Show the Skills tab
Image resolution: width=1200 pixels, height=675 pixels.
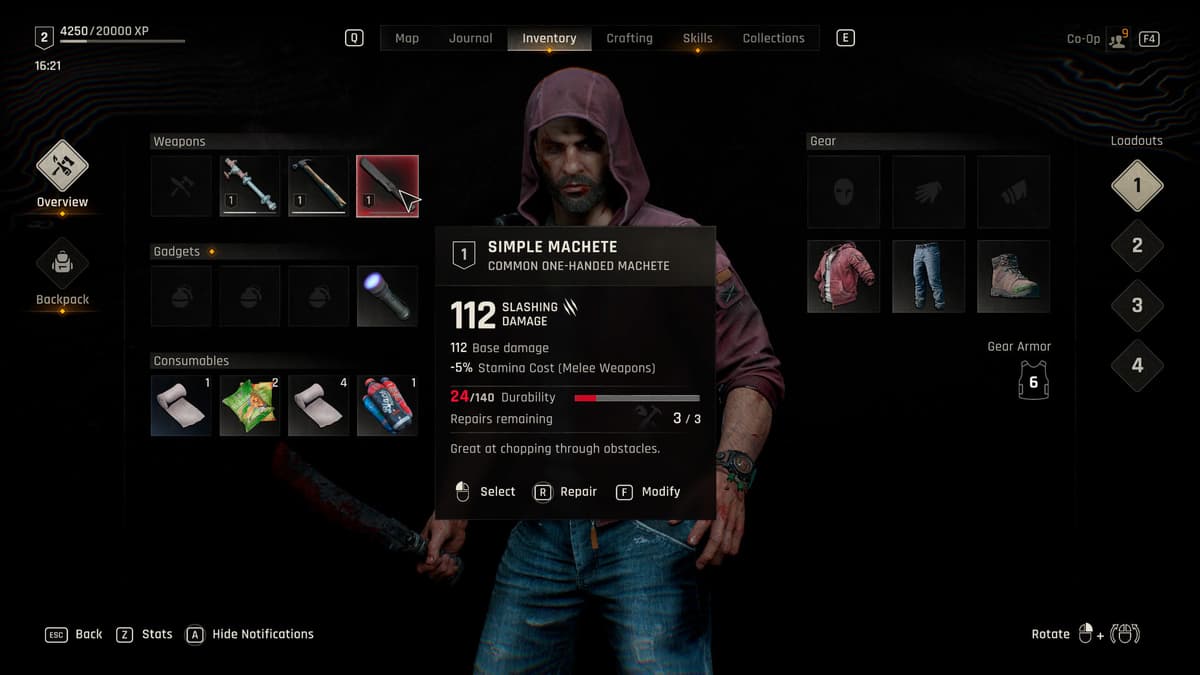(697, 38)
